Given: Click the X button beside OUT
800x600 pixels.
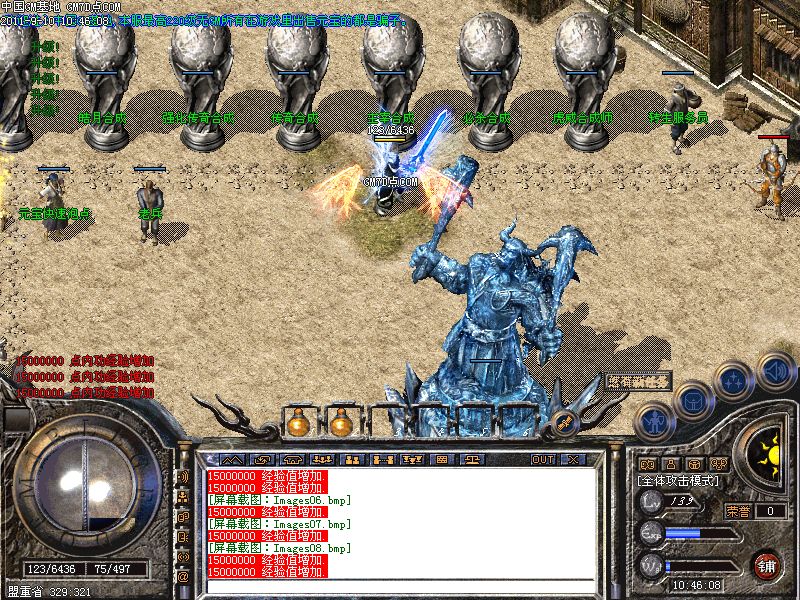Looking at the screenshot, I should click(x=573, y=459).
